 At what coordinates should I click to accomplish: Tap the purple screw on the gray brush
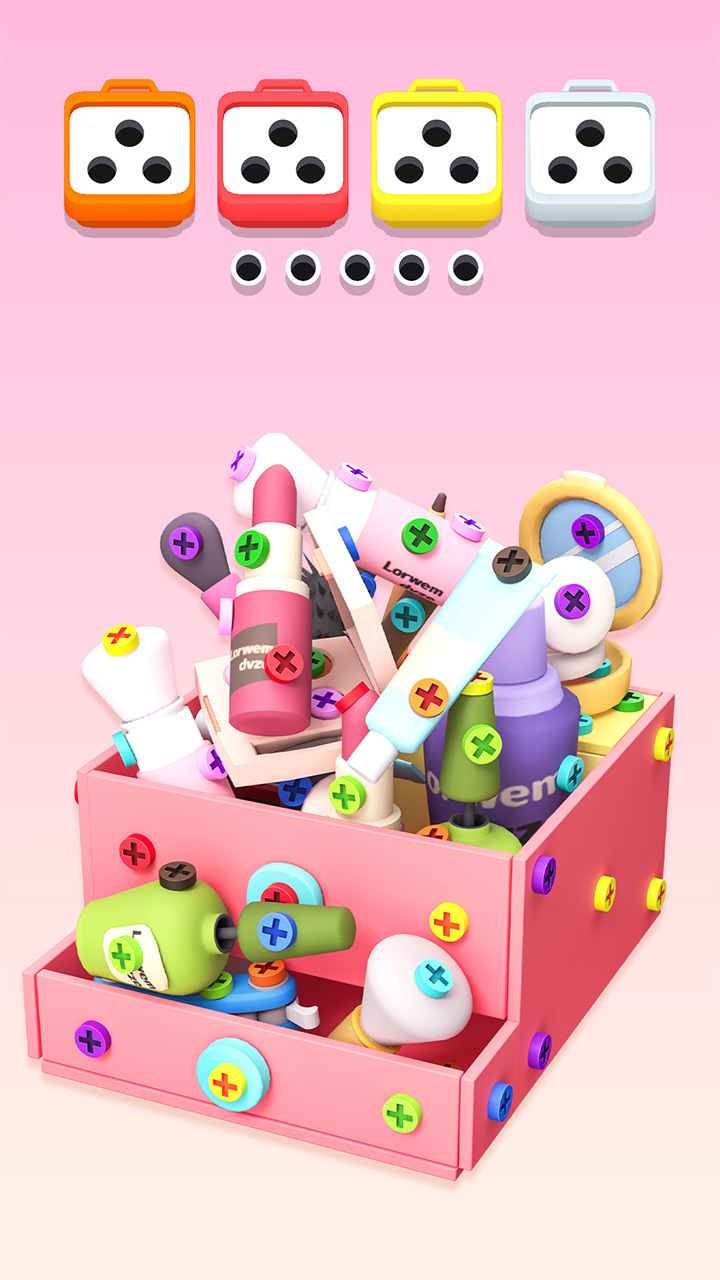coord(184,543)
